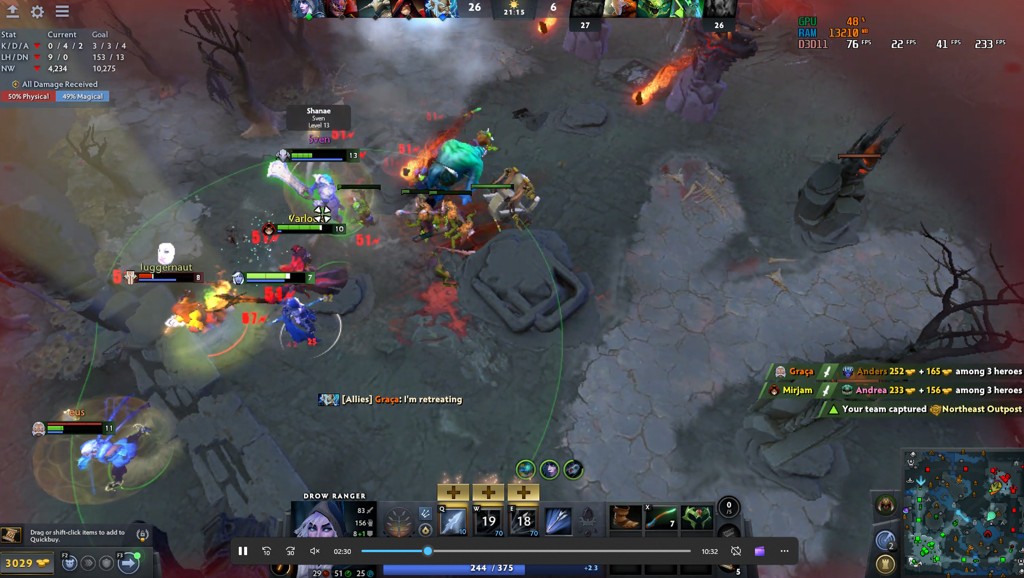This screenshot has width=1024, height=578.
Task: Level up the Q ability with plus button
Action: coord(453,492)
